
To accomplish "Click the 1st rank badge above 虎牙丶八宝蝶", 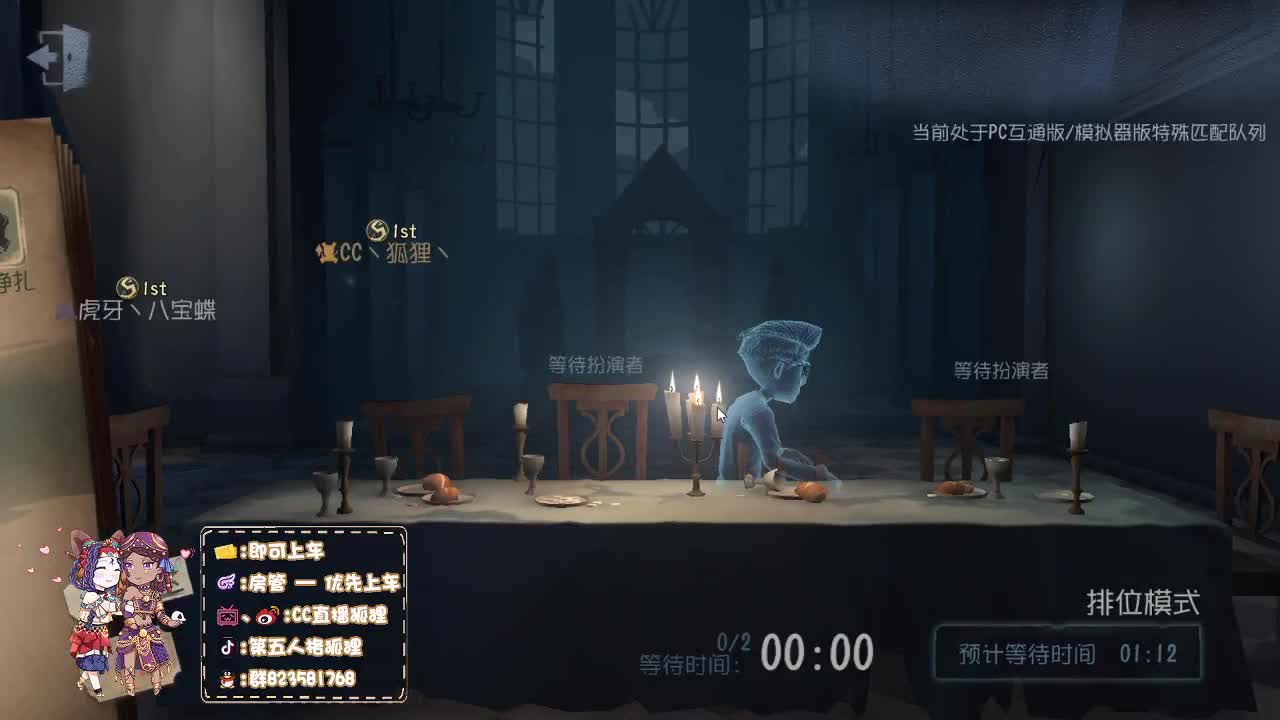I will 128,287.
